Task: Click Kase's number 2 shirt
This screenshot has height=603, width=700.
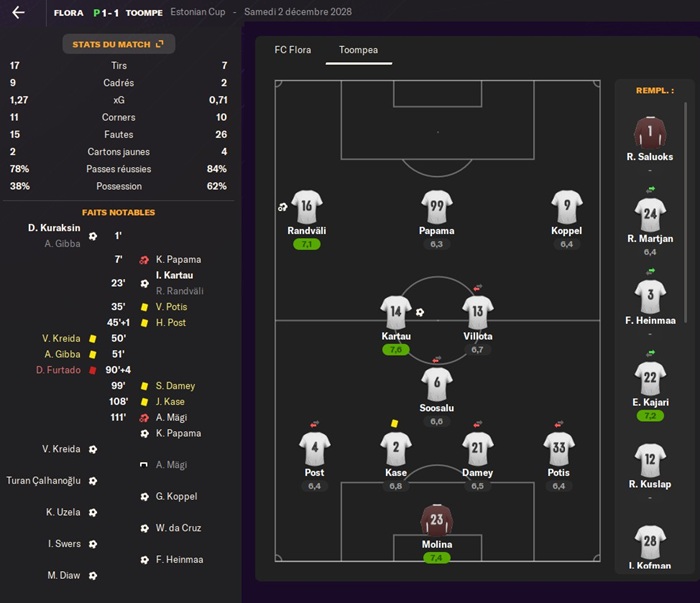Action: pos(396,449)
